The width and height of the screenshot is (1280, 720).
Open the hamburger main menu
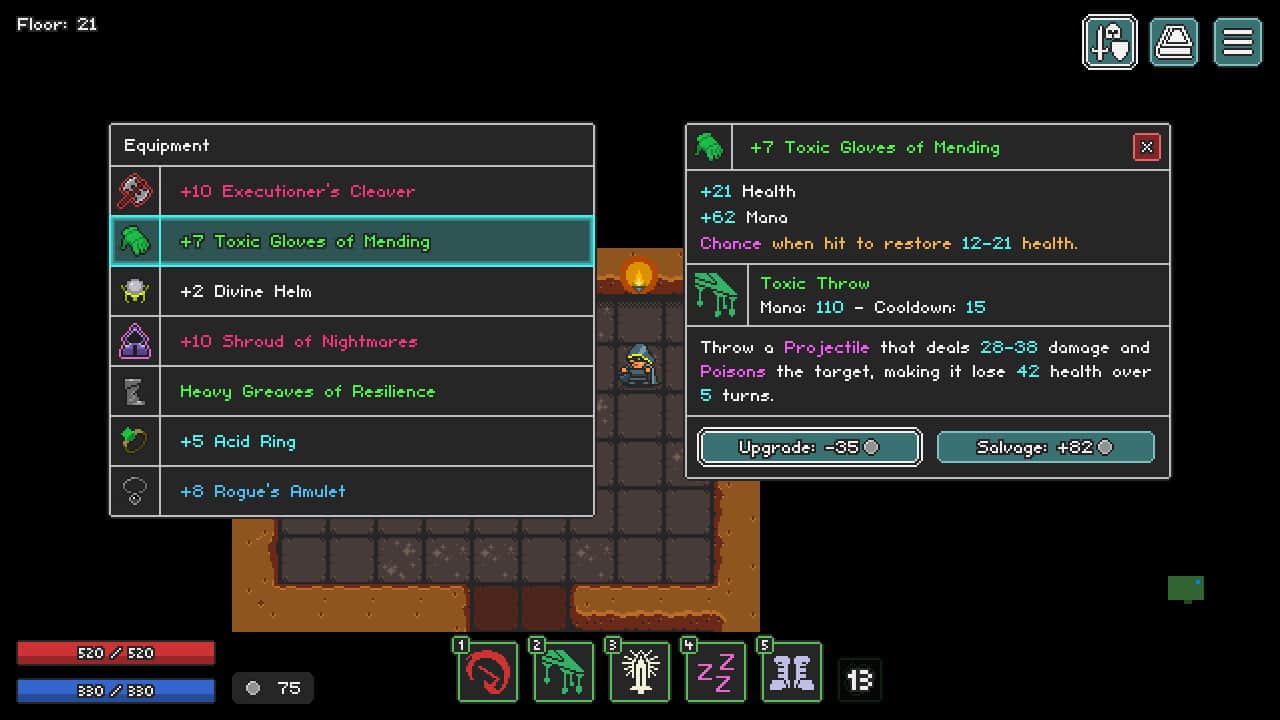[x=1238, y=42]
